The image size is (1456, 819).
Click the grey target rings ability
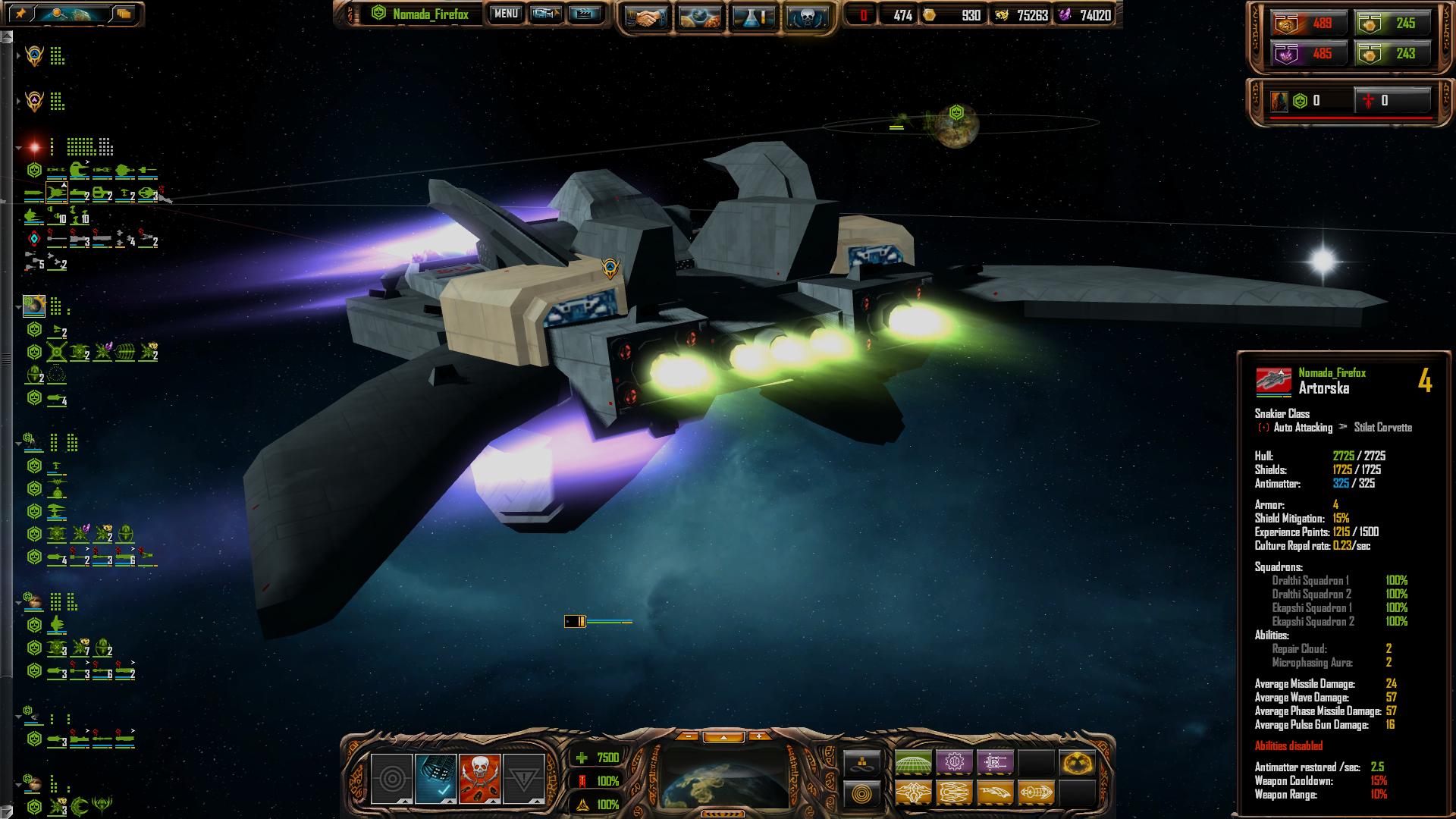(391, 778)
